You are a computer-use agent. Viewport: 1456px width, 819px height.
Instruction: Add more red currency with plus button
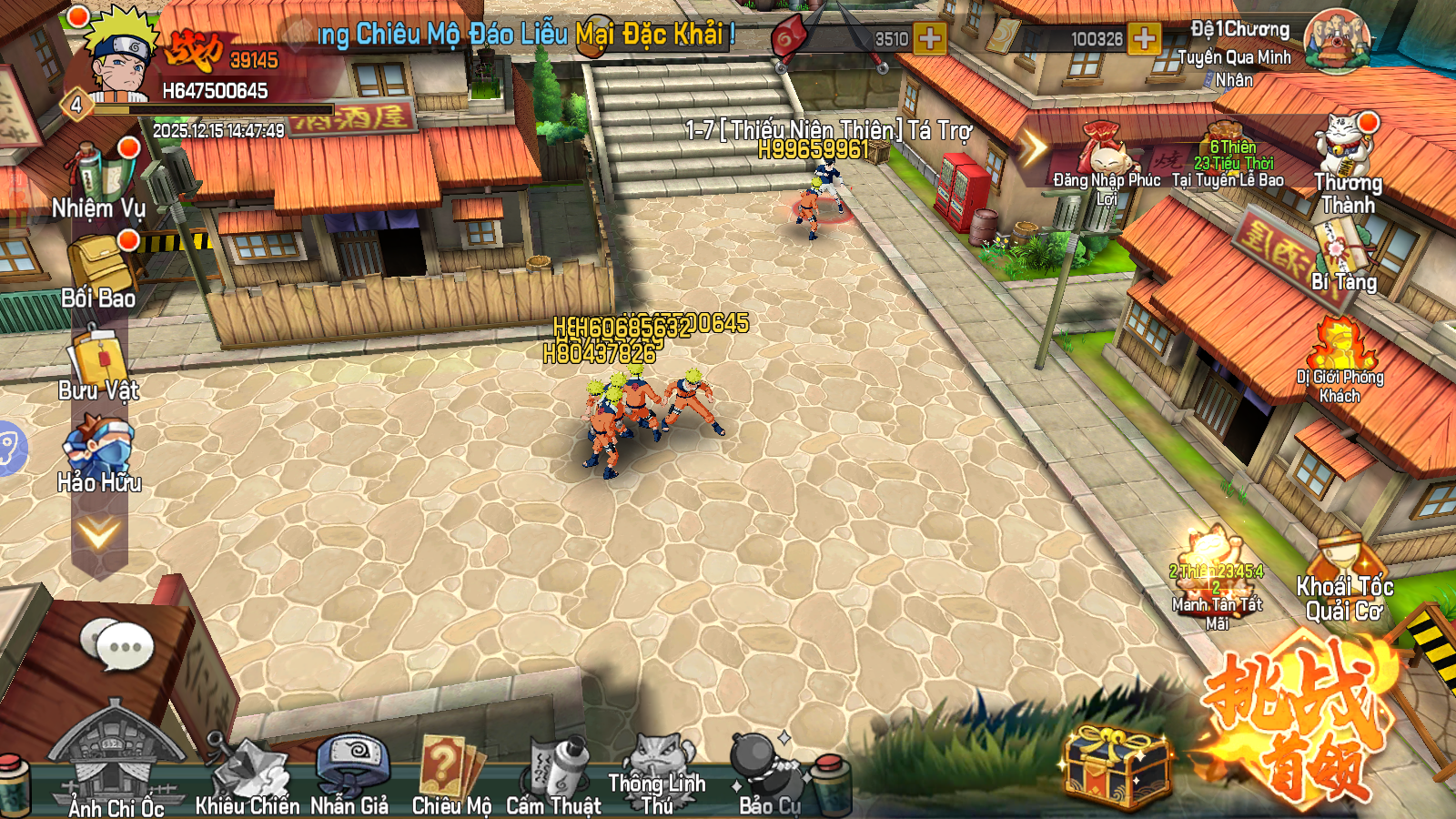tap(929, 39)
